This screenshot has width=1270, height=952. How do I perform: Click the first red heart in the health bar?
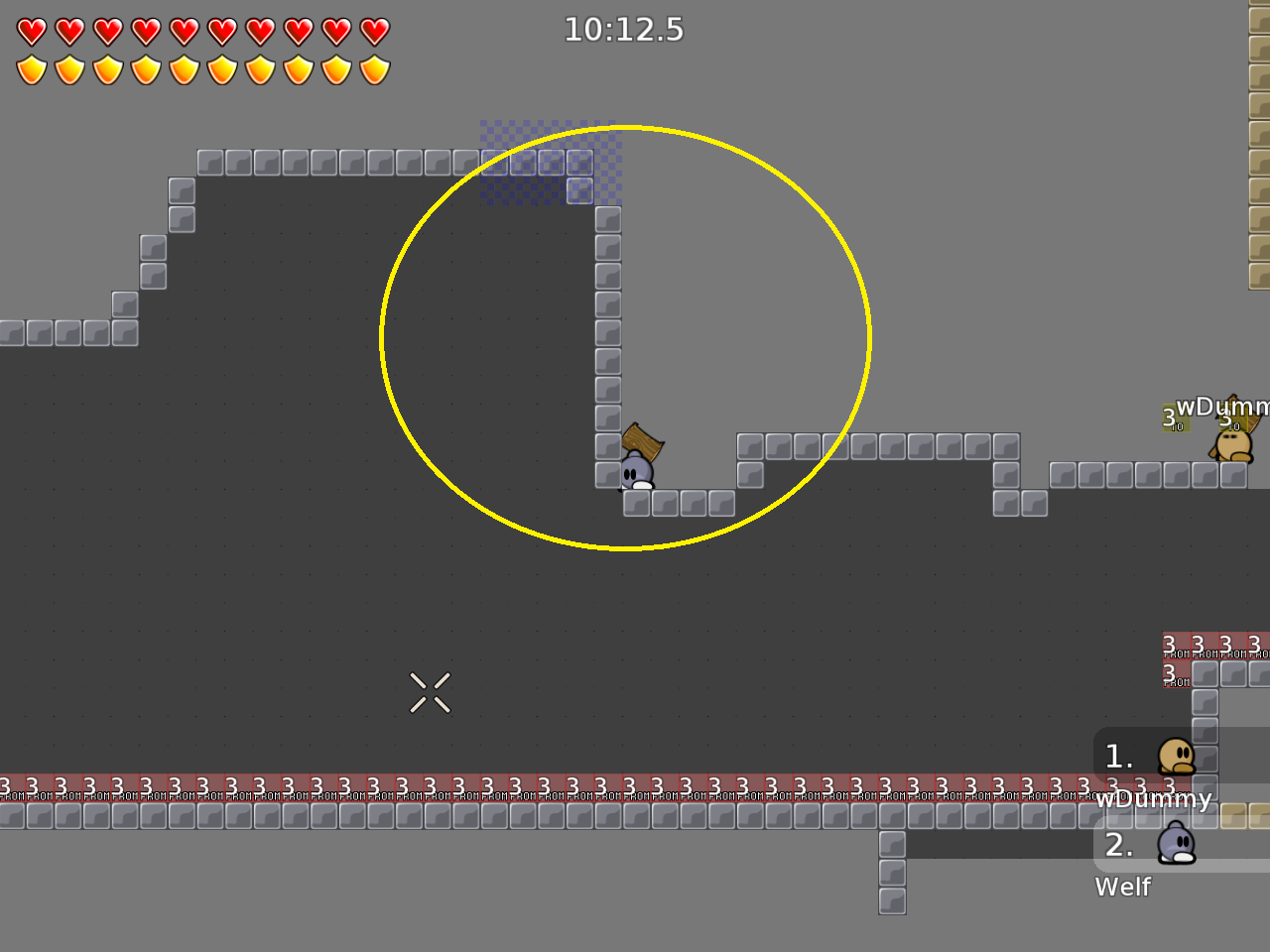click(33, 30)
